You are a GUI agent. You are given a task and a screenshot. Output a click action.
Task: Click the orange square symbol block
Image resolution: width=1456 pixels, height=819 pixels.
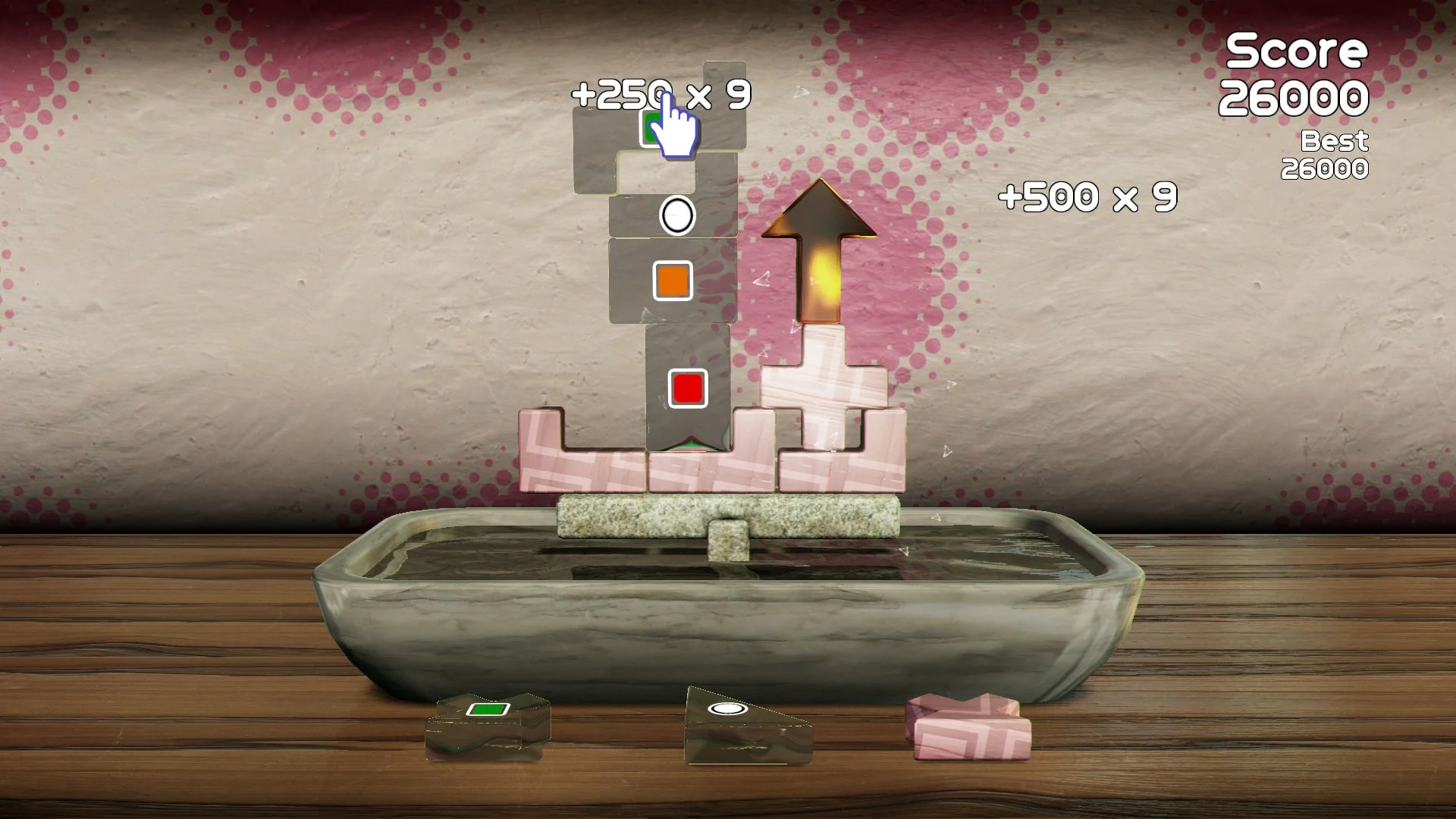[673, 281]
